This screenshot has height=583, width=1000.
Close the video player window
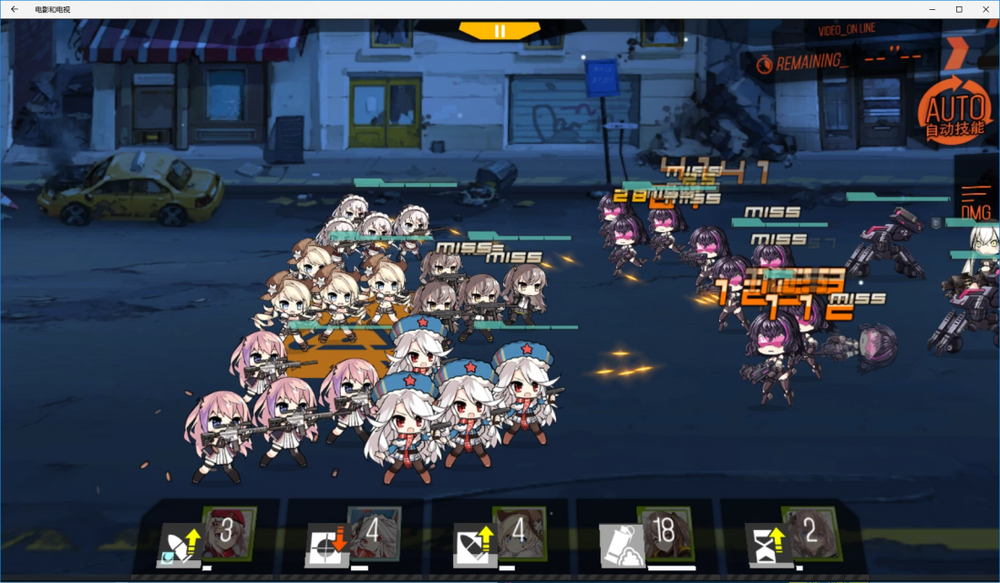coord(985,9)
